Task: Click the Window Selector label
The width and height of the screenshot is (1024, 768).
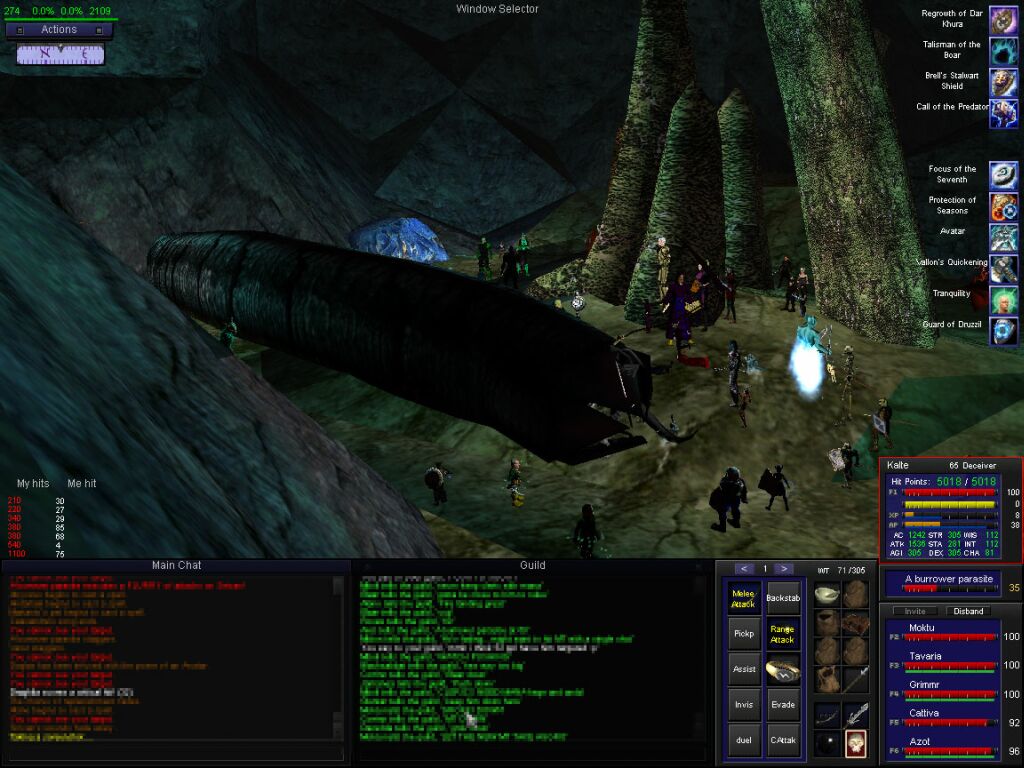Action: click(497, 9)
